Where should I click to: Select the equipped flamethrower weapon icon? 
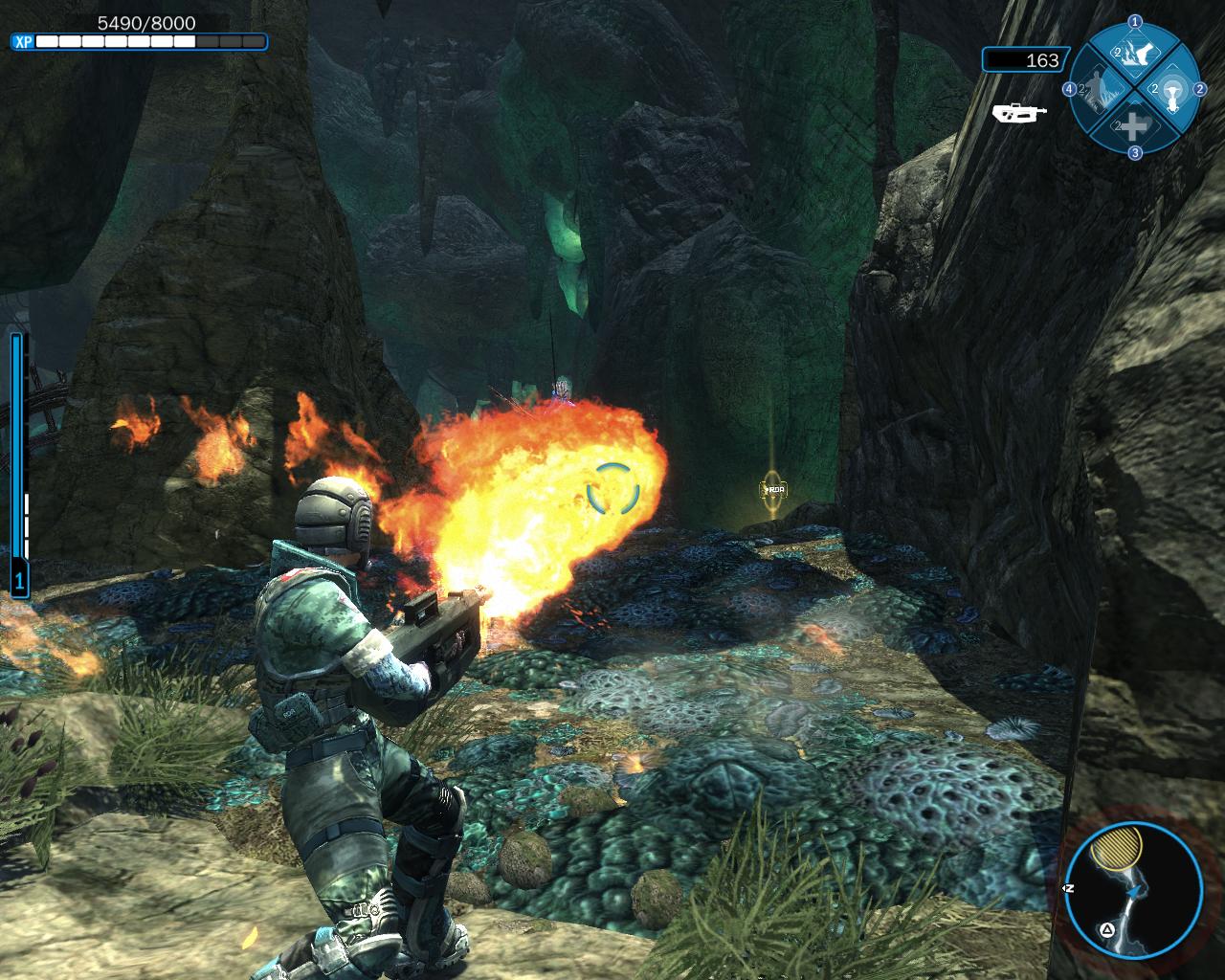point(1019,113)
